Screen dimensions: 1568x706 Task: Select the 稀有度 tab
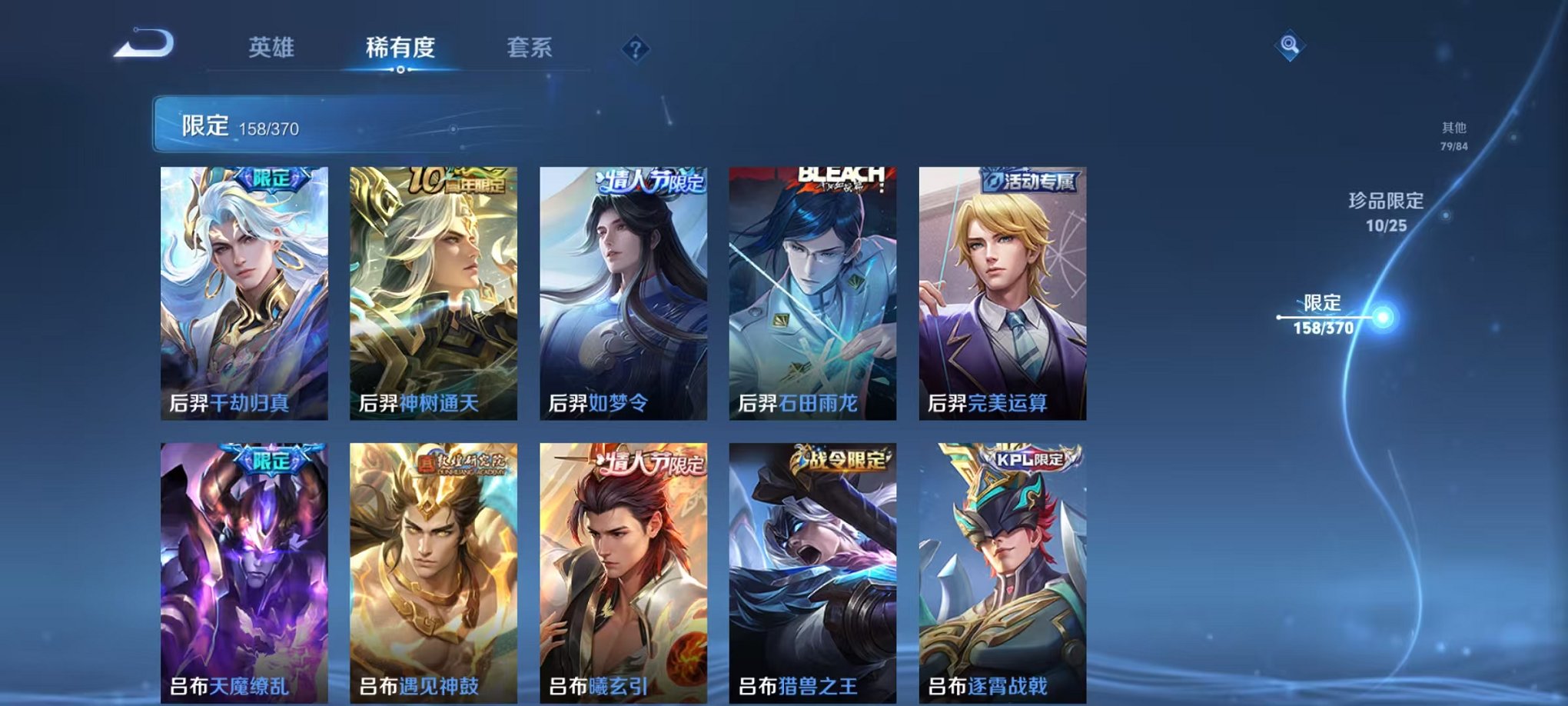pyautogui.click(x=401, y=47)
